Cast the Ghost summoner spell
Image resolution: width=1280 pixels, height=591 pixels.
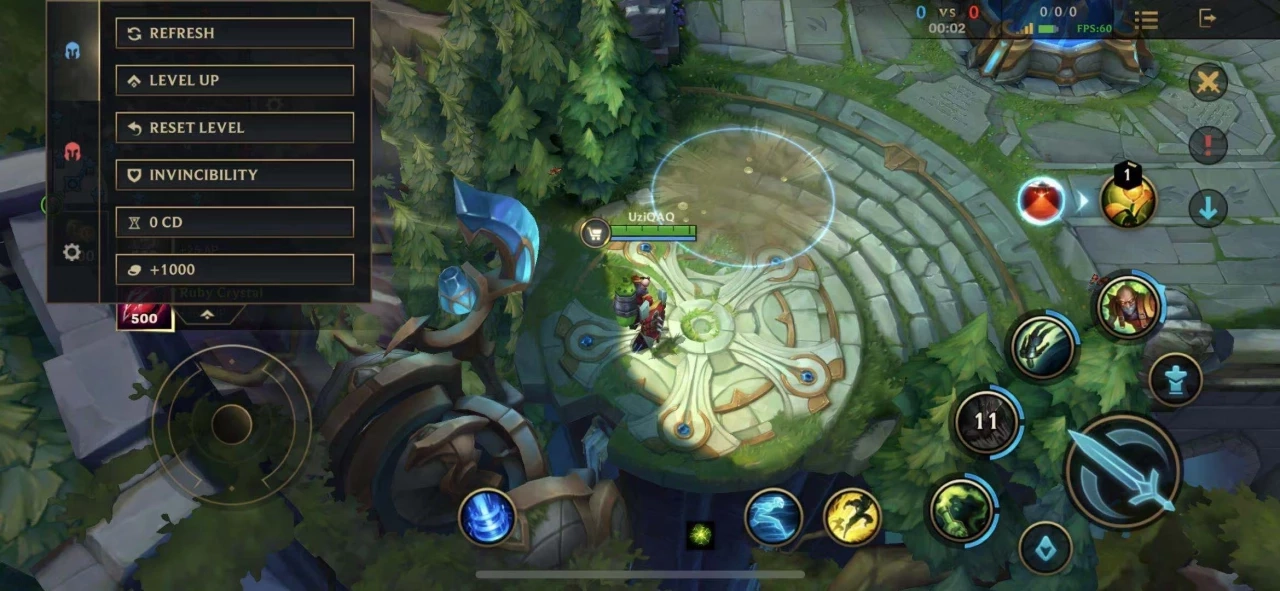coord(773,518)
